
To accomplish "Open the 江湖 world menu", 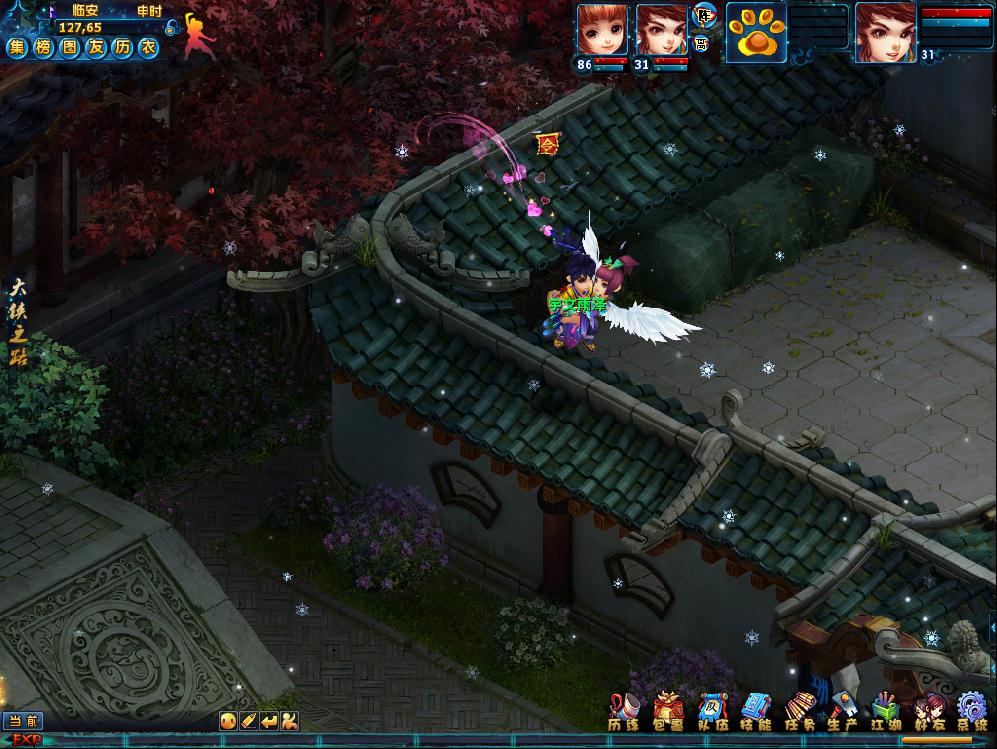I will point(885,711).
